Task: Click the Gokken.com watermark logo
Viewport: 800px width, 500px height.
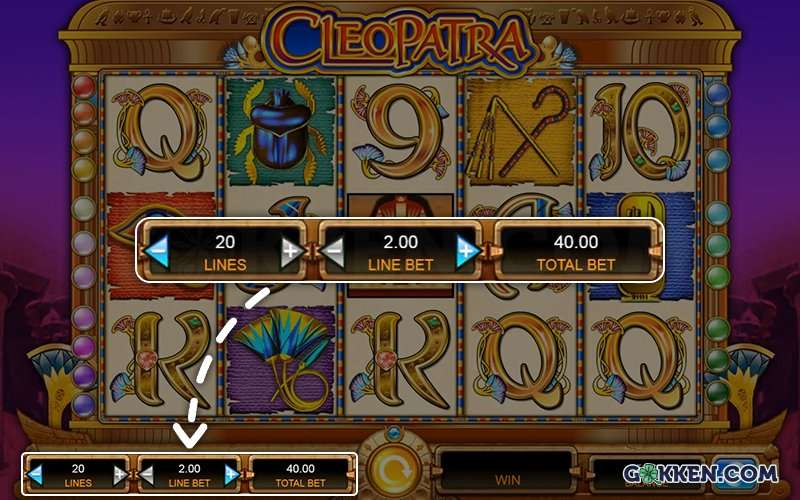Action: pos(699,473)
